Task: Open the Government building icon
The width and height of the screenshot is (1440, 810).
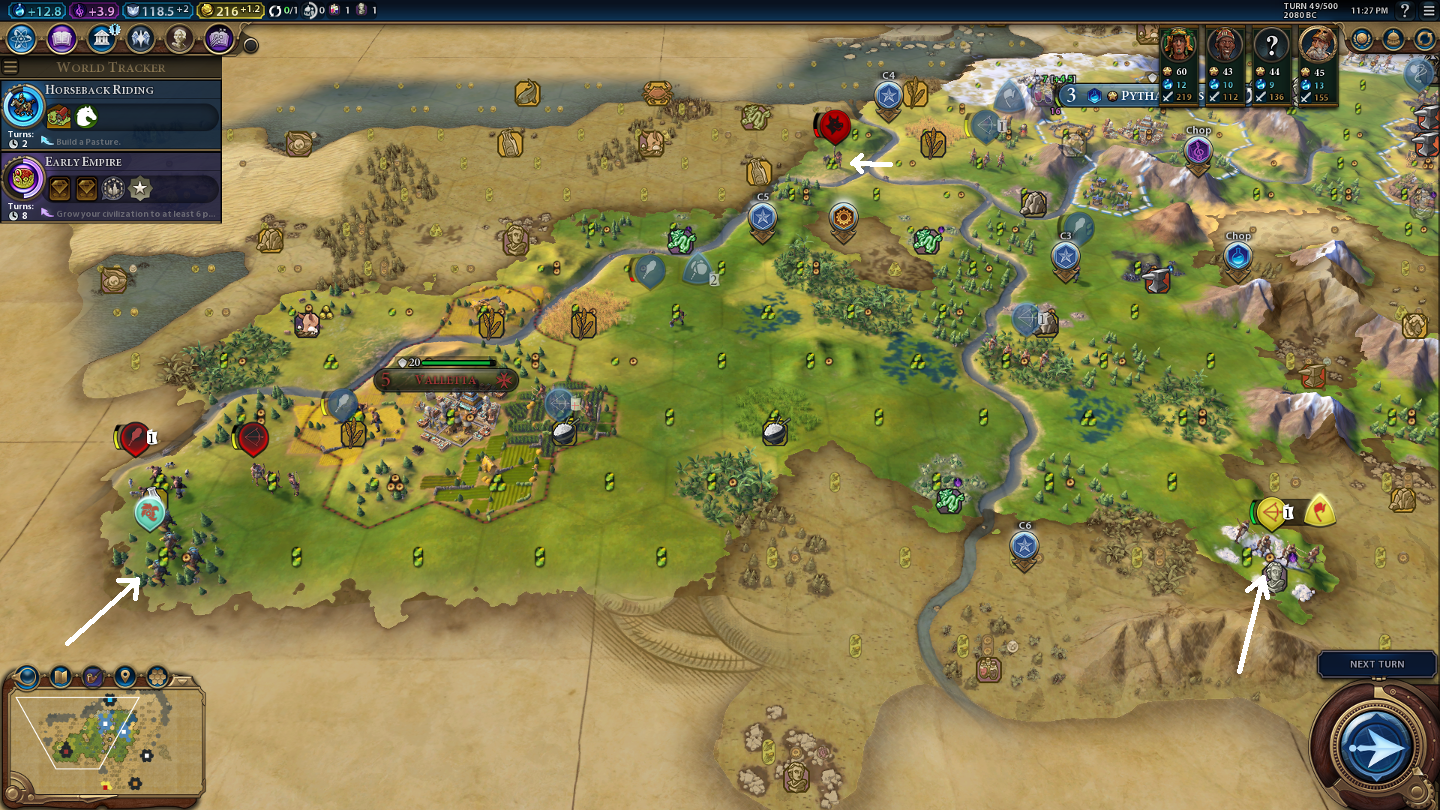Action: click(100, 39)
